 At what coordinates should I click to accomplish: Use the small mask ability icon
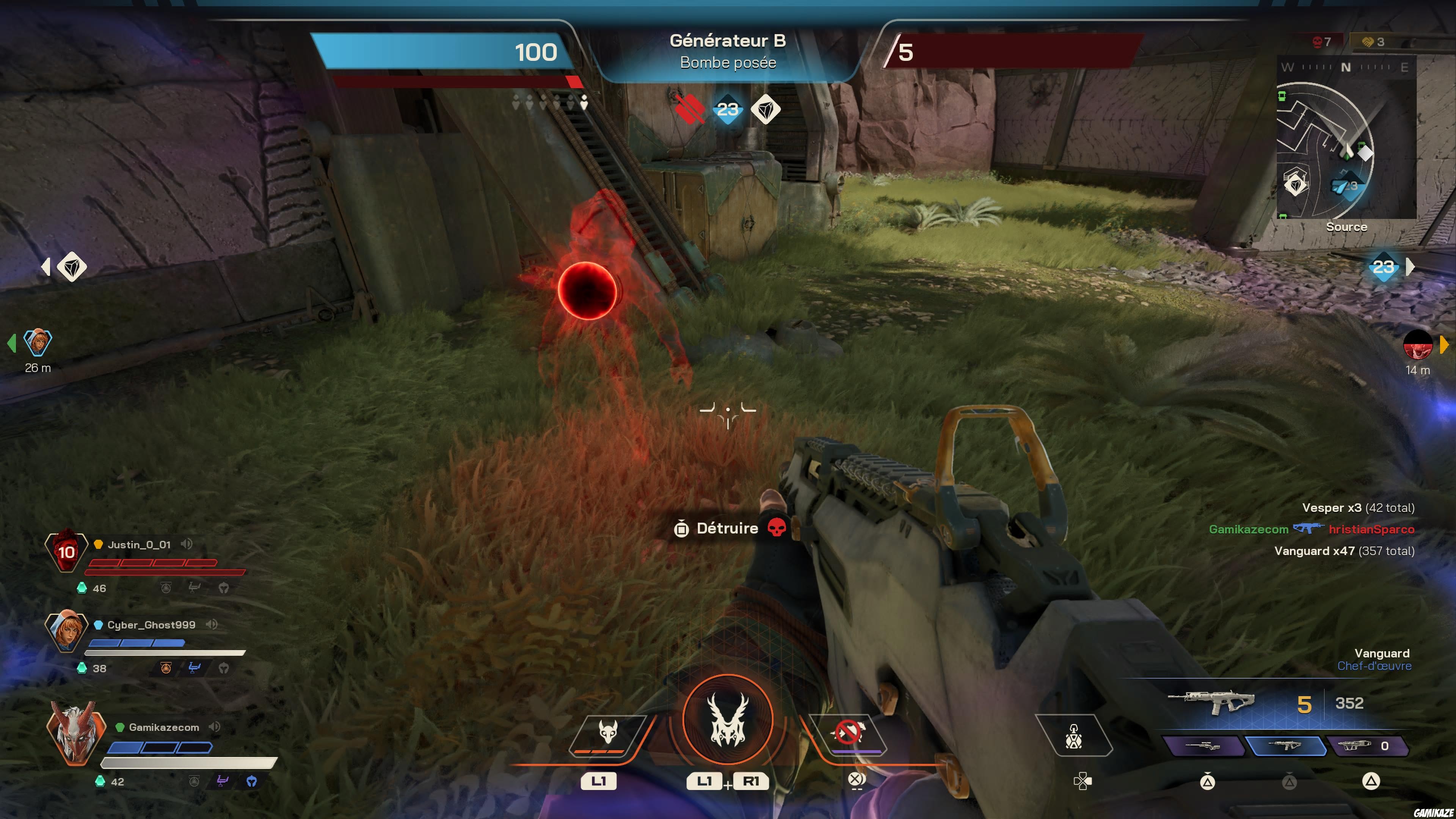pyautogui.click(x=608, y=733)
